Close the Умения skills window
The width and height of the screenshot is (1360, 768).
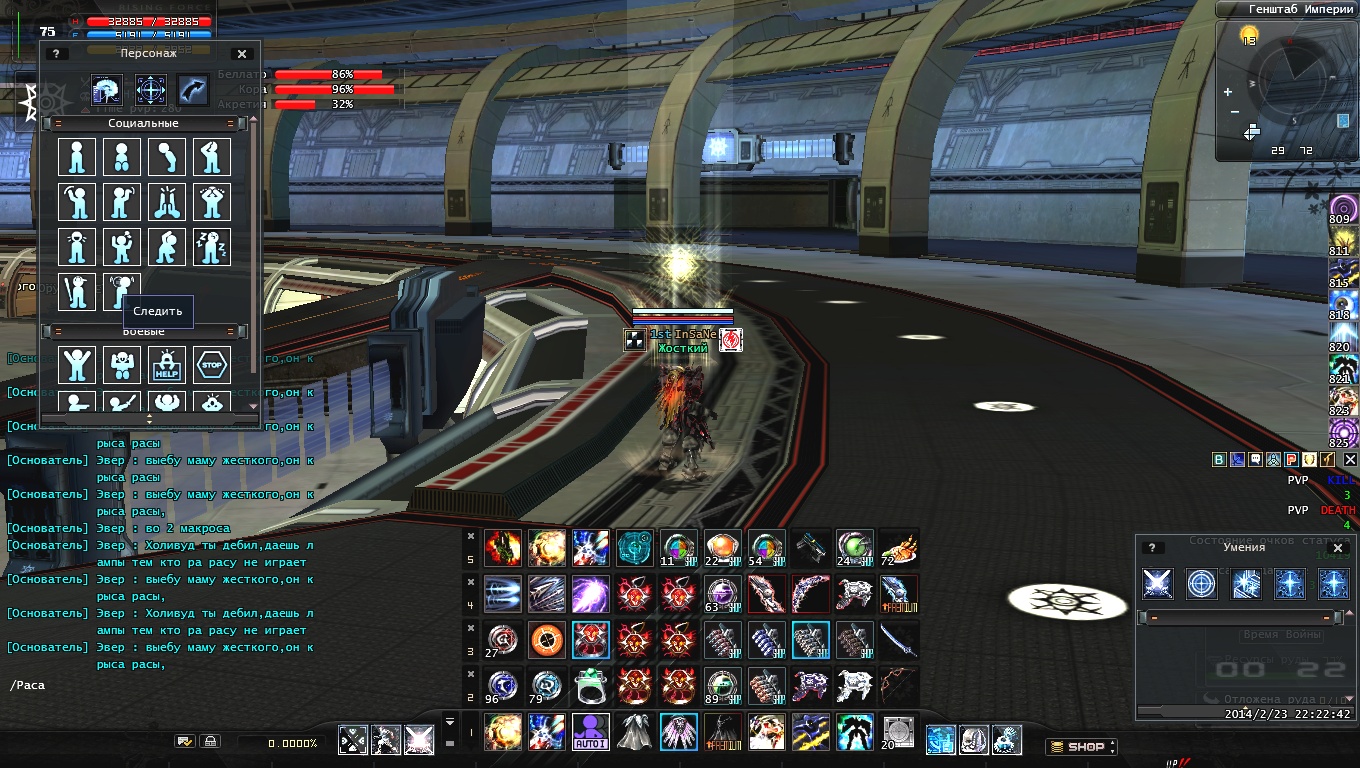(x=1338, y=548)
